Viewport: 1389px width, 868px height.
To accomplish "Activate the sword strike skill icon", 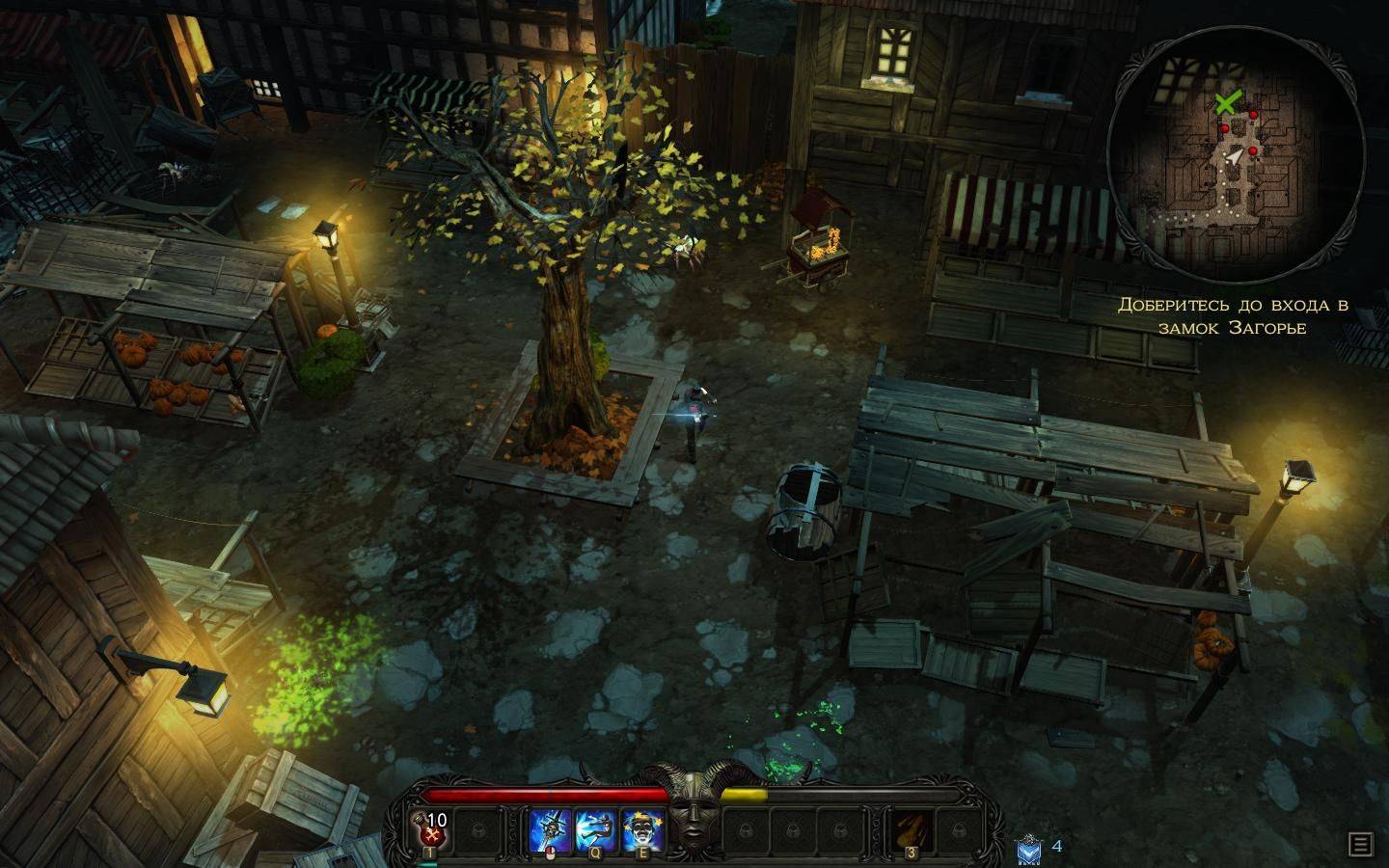I will pos(550,828).
